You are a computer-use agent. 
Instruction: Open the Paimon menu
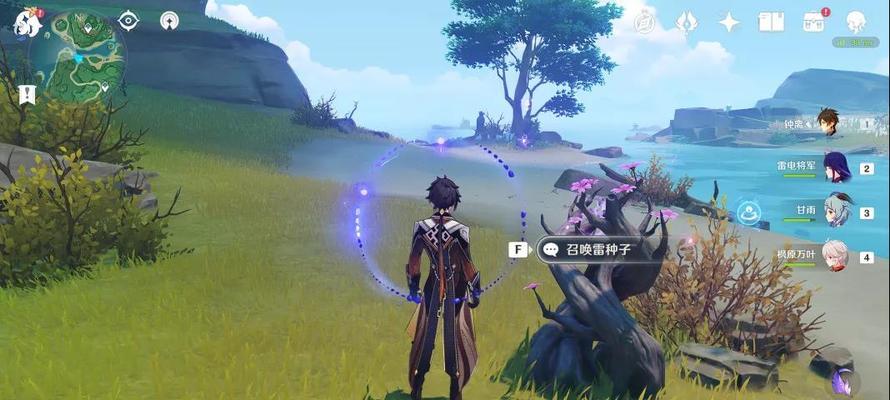(x=28, y=22)
